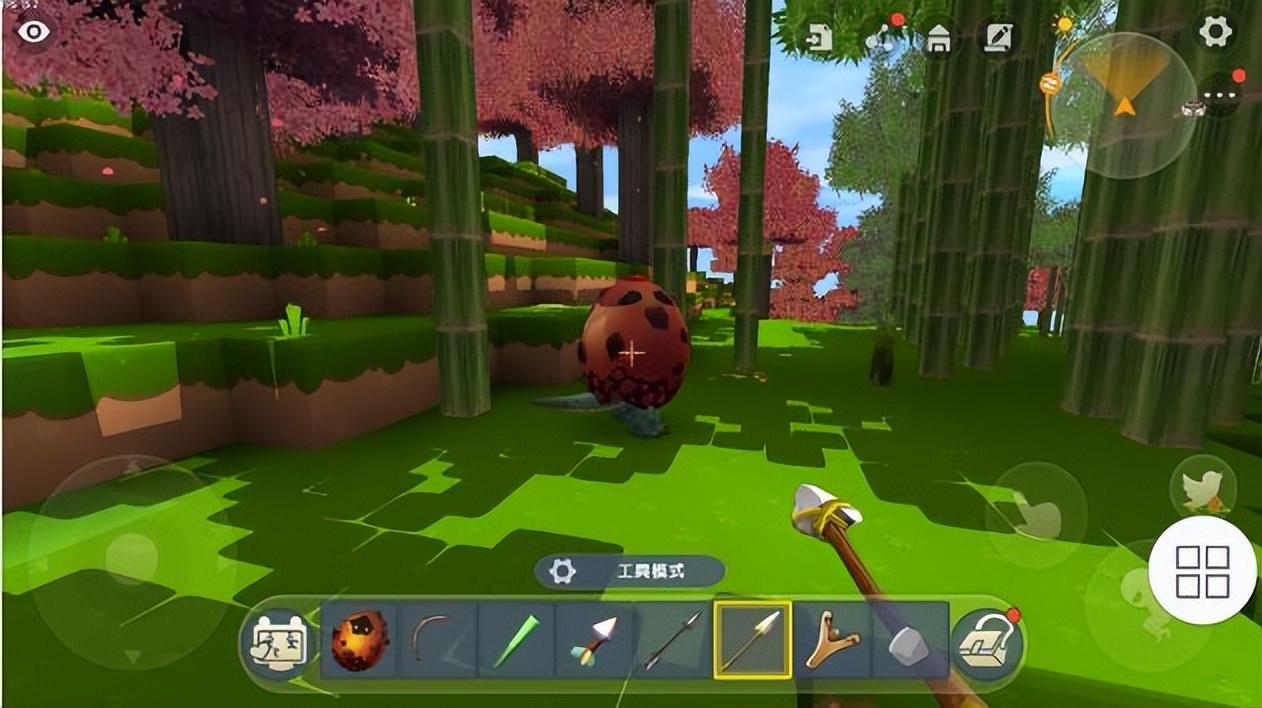Select the wooden slingshot hotbar slot

[831, 641]
